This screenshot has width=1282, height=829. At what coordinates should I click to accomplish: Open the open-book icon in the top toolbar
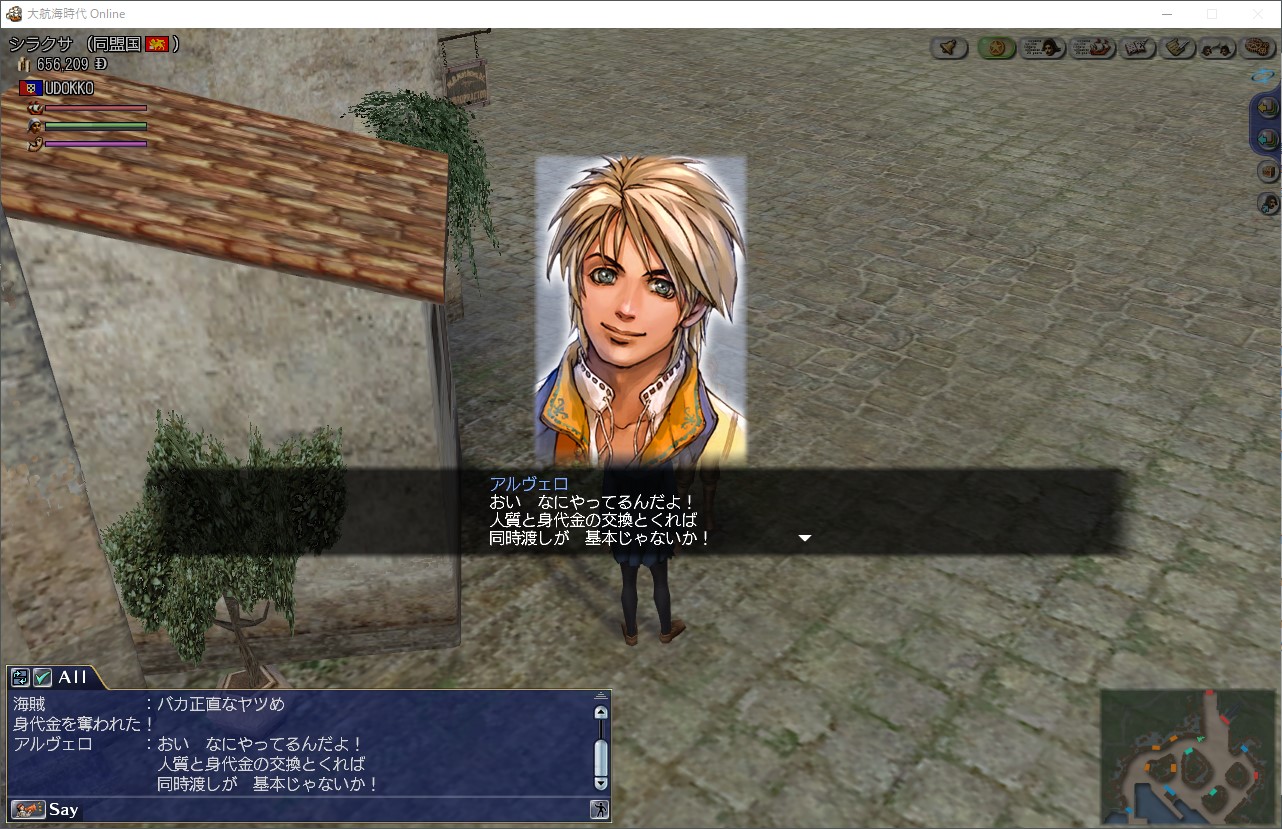[1135, 47]
